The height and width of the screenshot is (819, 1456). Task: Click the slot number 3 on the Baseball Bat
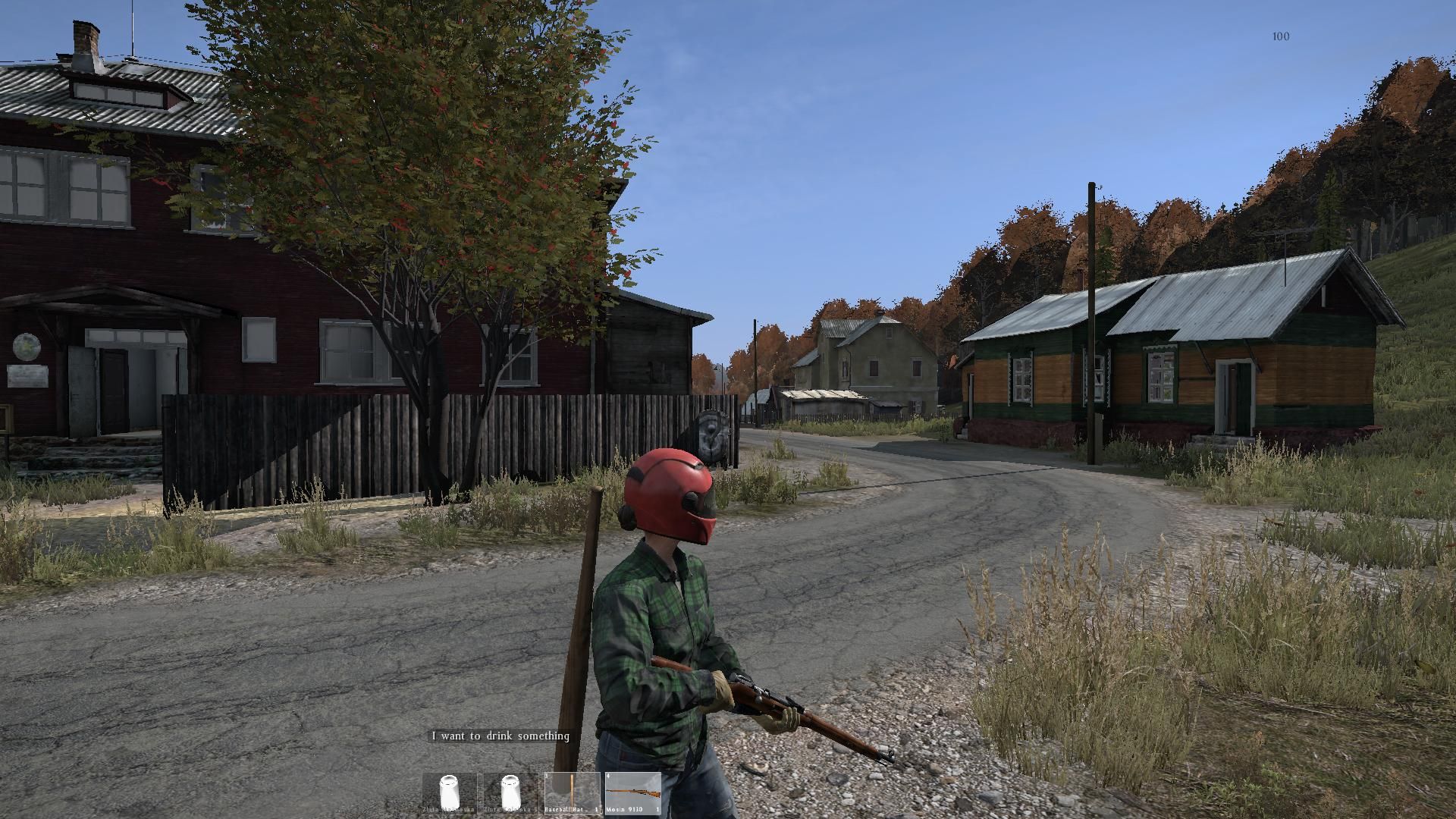click(x=546, y=775)
